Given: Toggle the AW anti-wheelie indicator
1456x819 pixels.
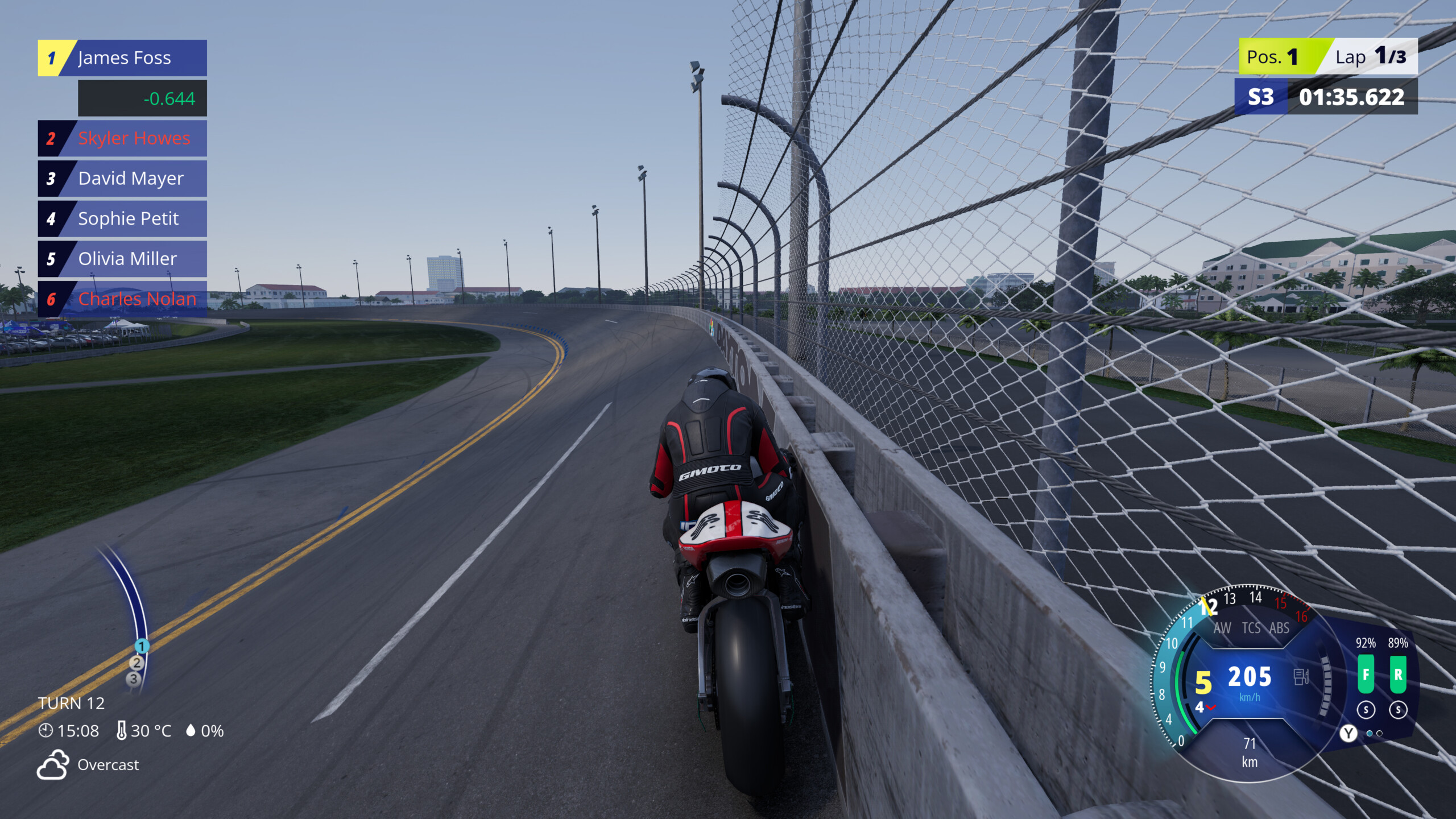Looking at the screenshot, I should [1223, 627].
